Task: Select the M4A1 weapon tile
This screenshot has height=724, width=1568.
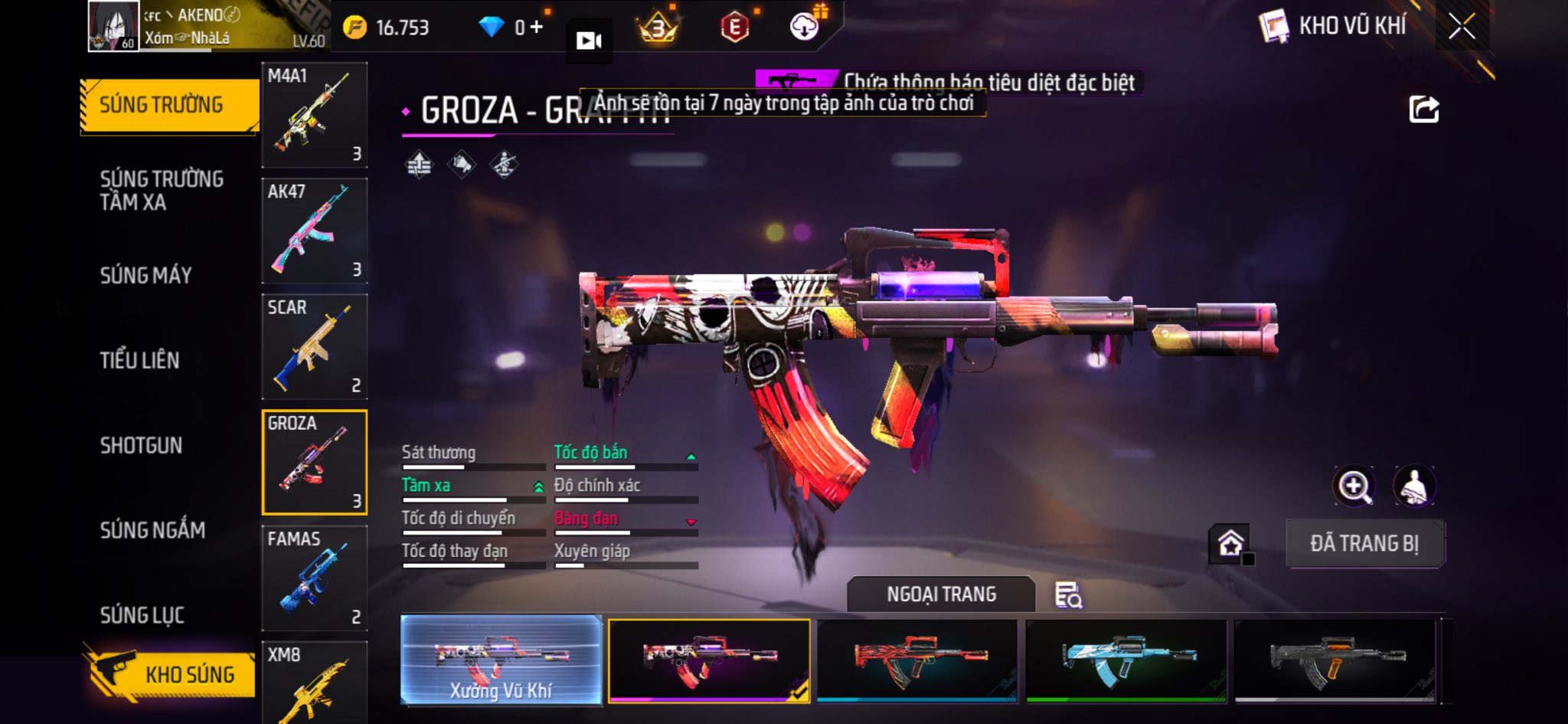Action: point(314,115)
